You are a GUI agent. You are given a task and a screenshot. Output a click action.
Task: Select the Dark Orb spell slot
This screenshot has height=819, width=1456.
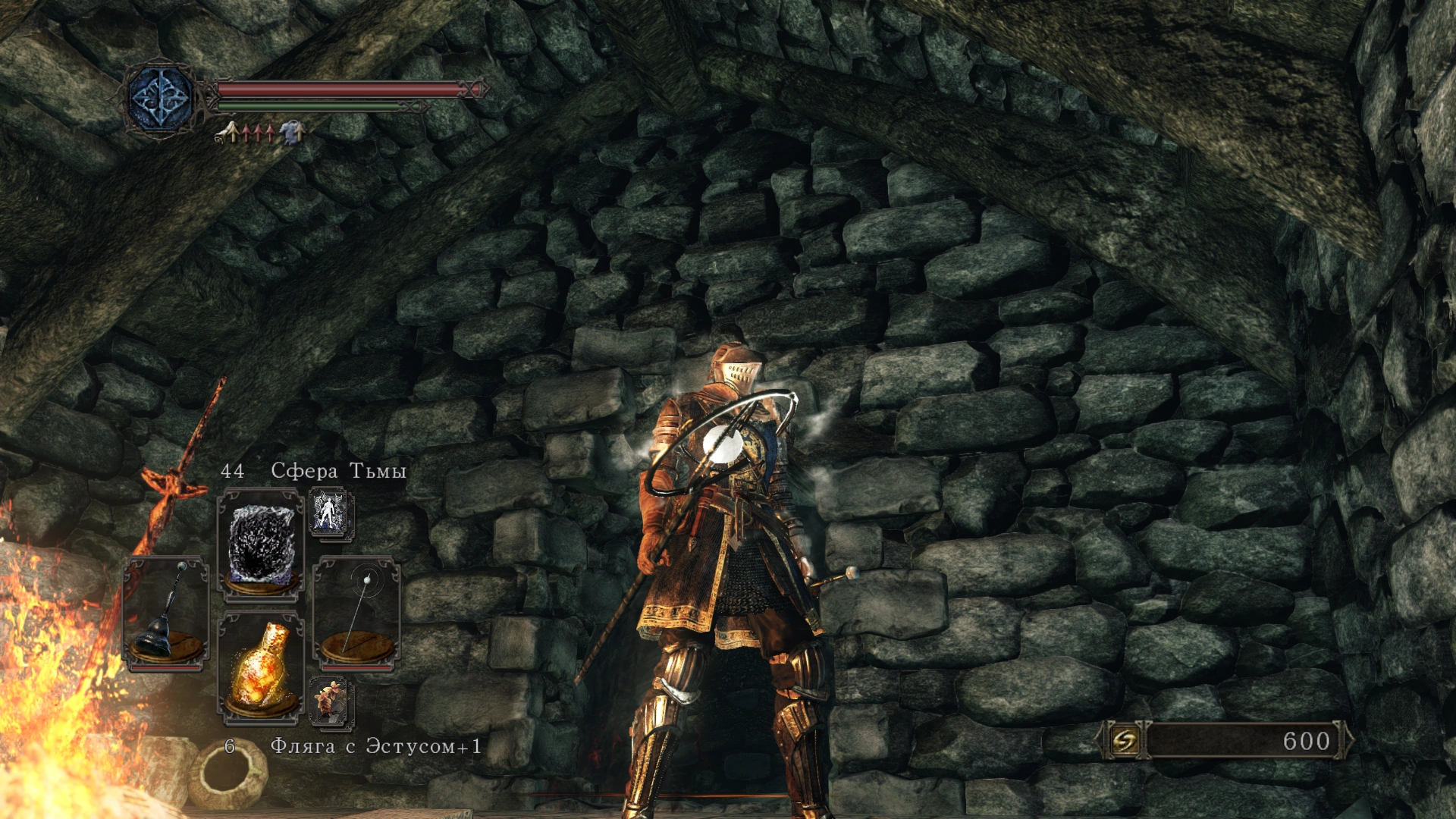(x=261, y=544)
